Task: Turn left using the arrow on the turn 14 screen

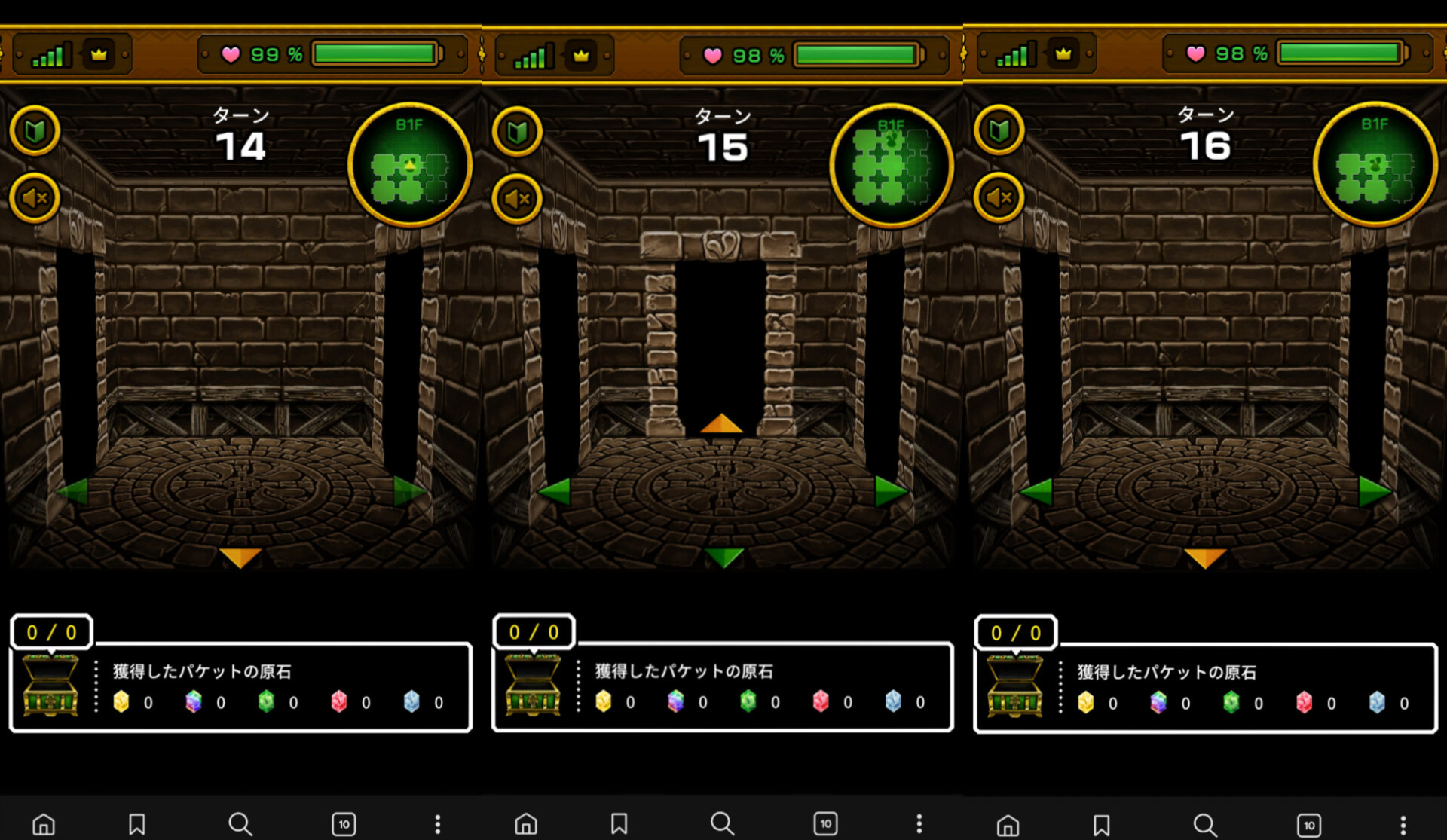Action: tap(74, 491)
